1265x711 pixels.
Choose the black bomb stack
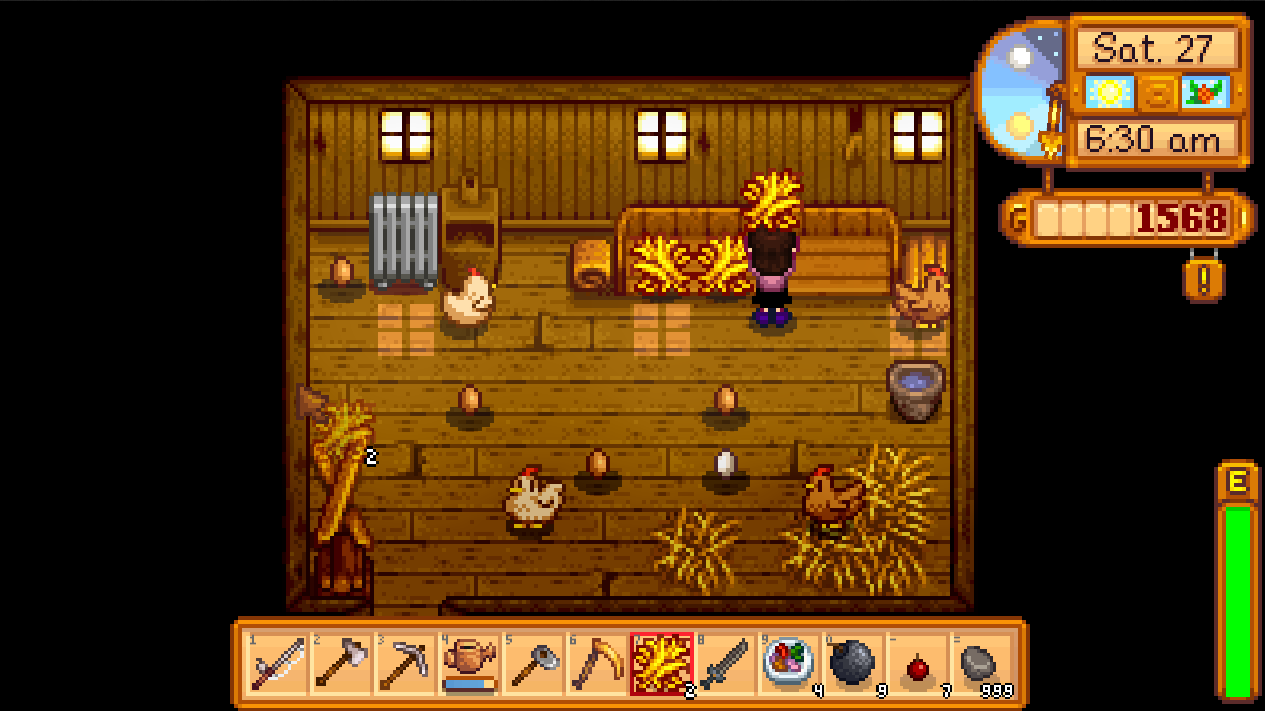pyautogui.click(x=853, y=664)
